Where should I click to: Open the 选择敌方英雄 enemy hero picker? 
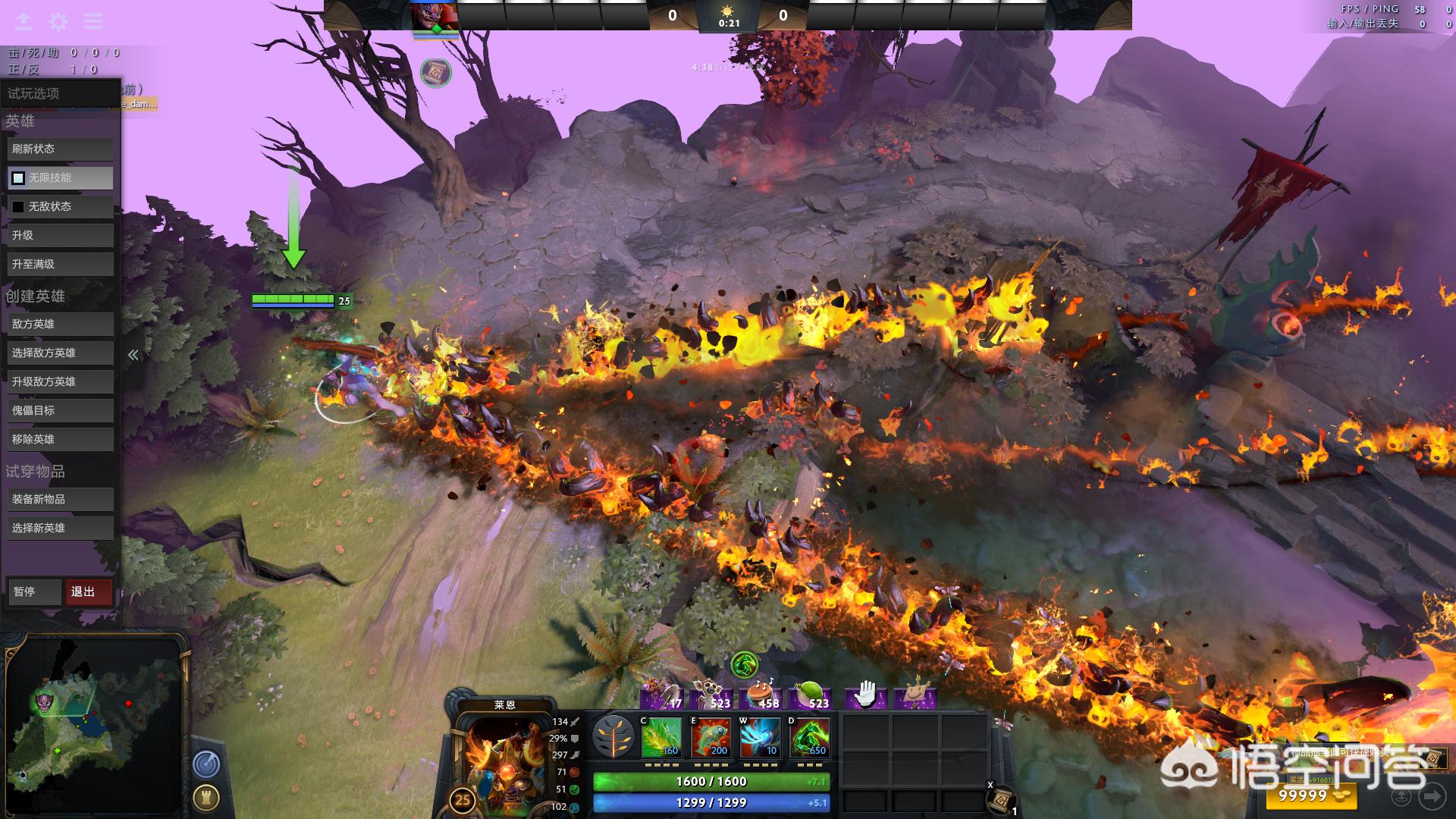pos(60,353)
